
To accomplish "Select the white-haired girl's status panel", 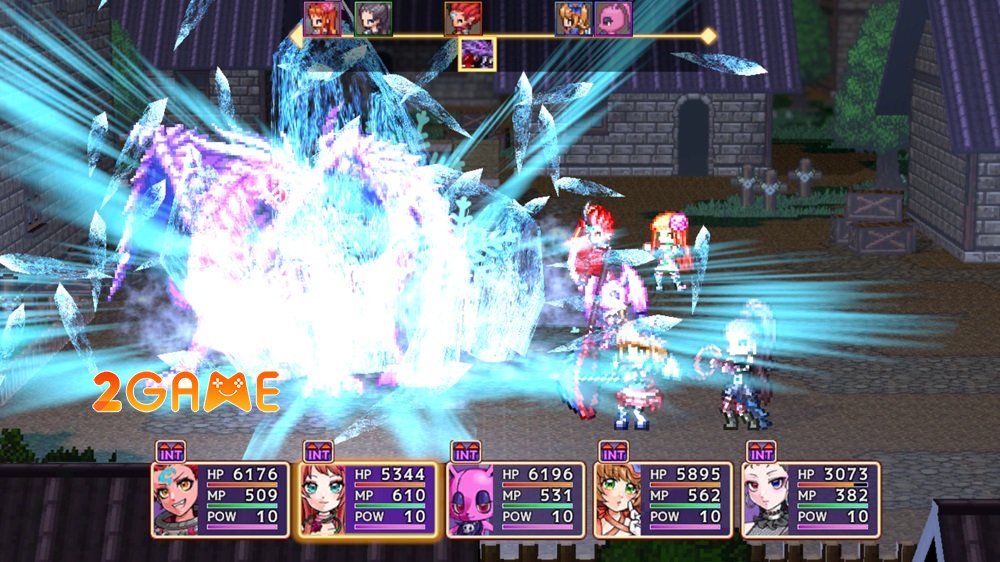I will click(x=811, y=499).
